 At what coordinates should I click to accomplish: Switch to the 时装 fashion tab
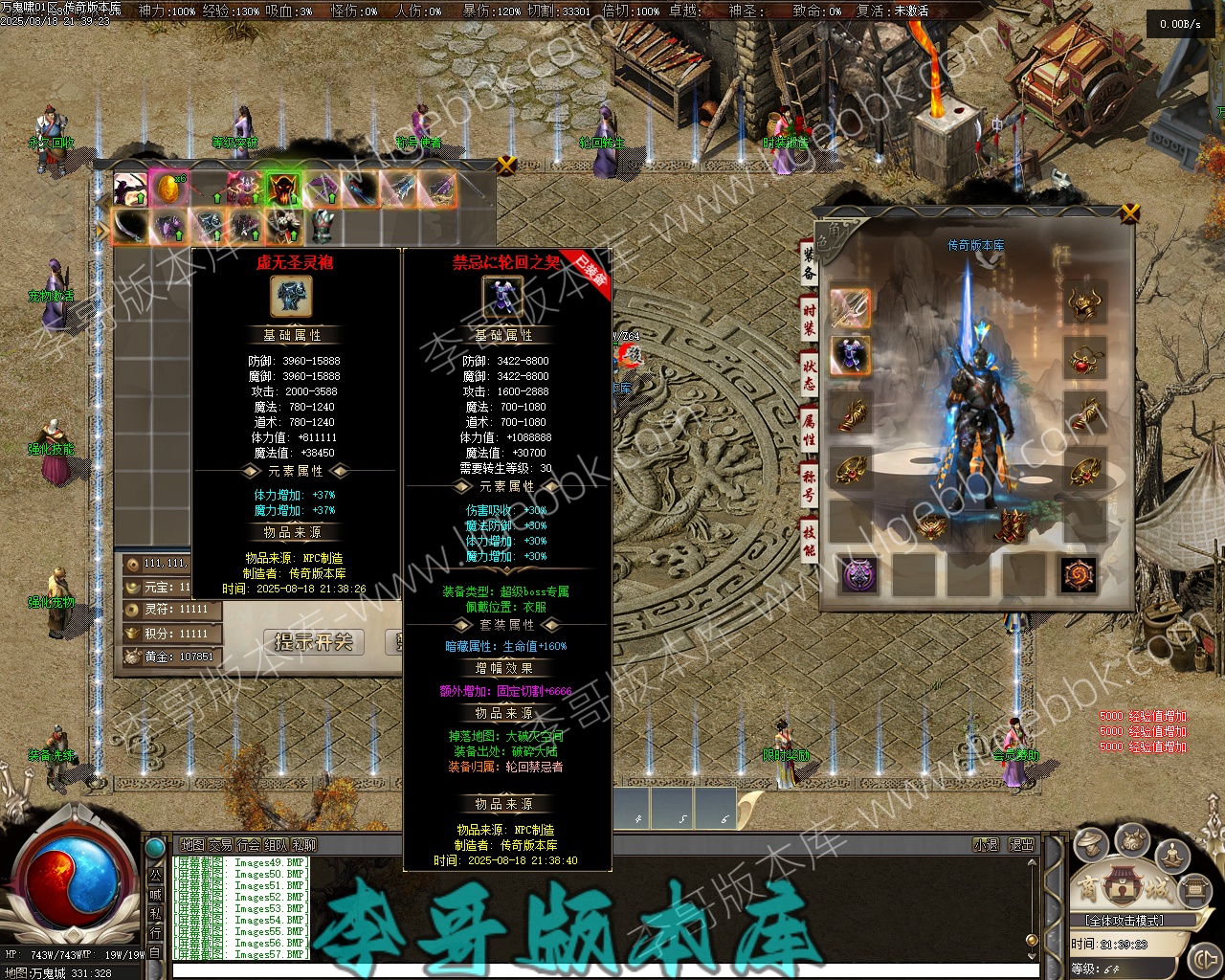pos(809,317)
